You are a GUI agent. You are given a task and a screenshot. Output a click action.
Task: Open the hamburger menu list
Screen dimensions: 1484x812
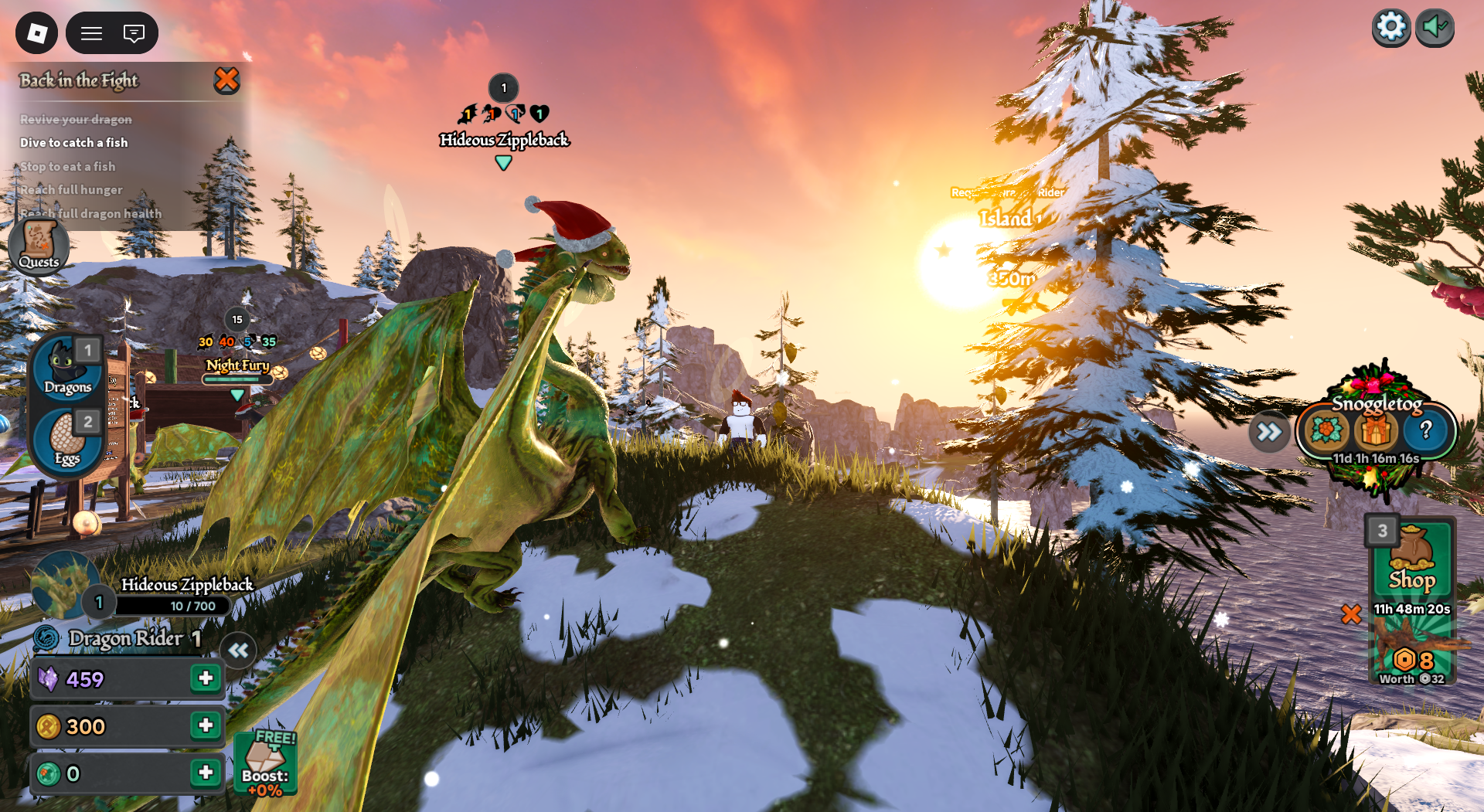92,33
